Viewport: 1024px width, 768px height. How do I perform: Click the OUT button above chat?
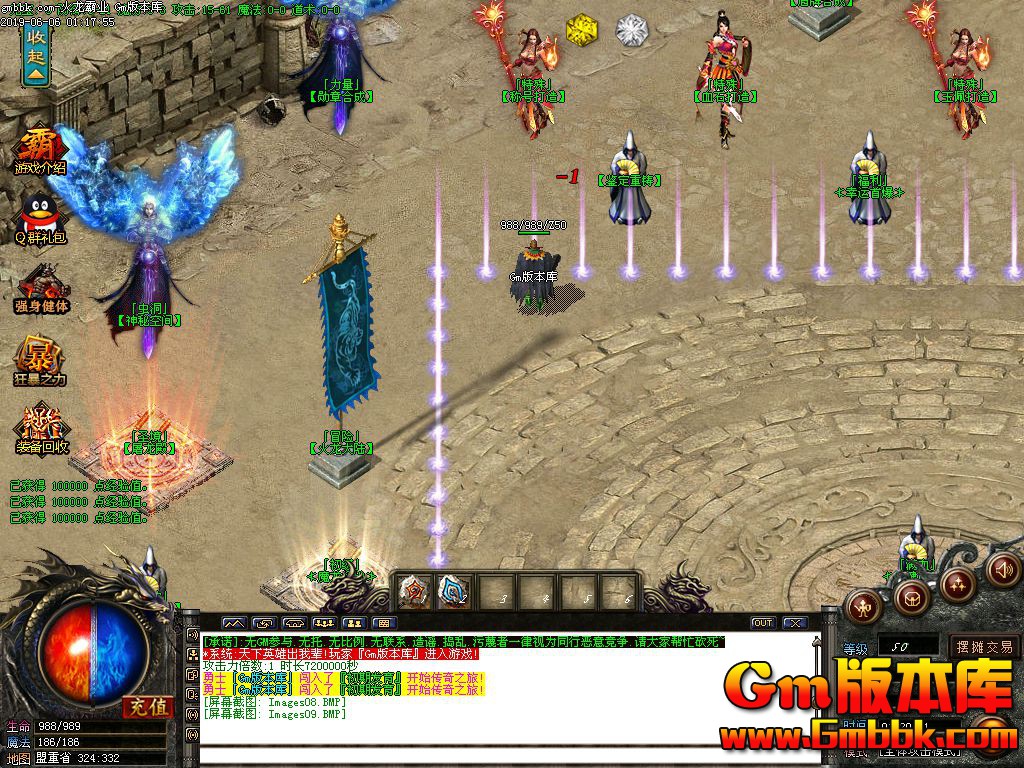[x=763, y=623]
